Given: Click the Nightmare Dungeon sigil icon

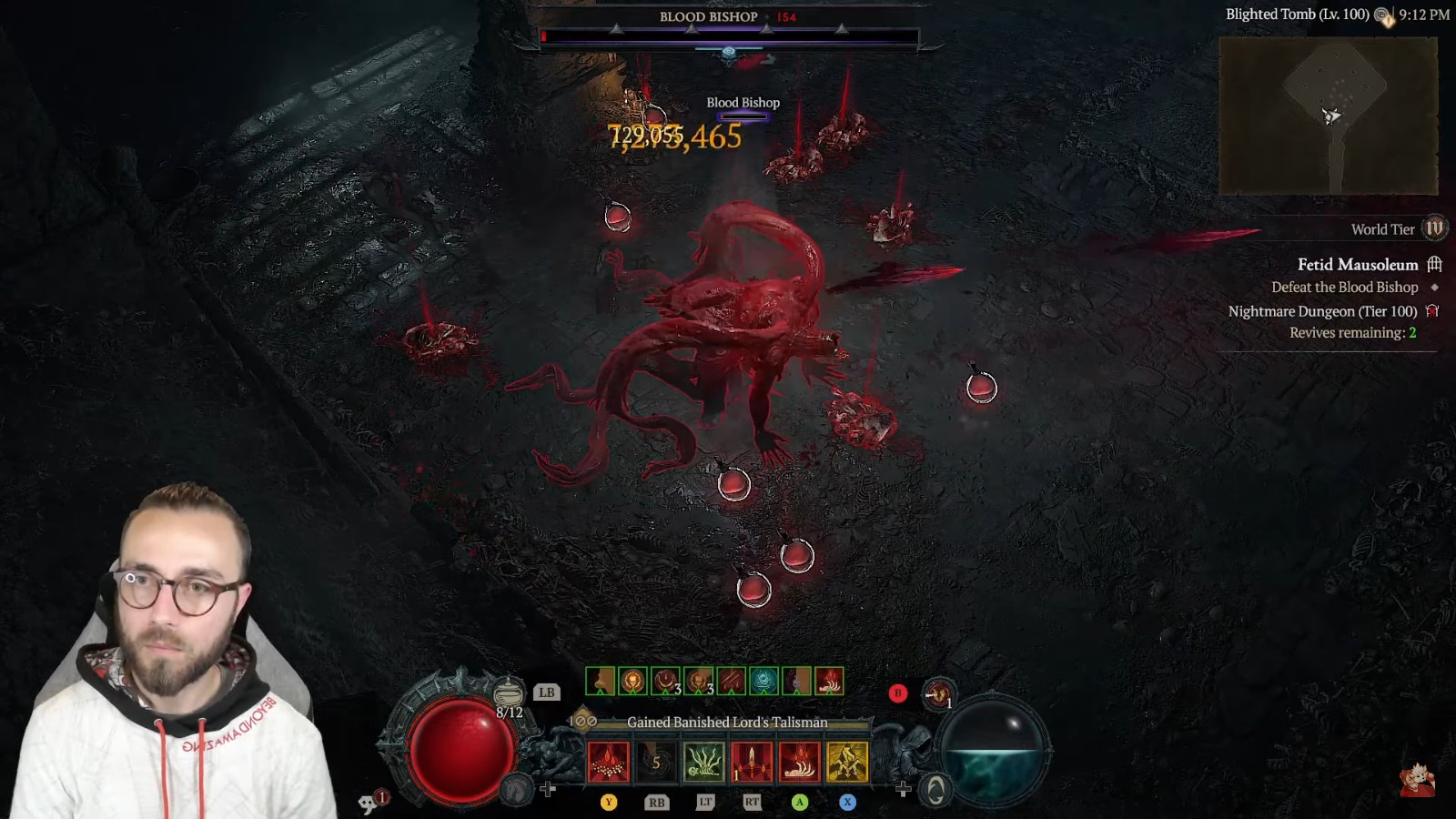Looking at the screenshot, I should coord(1432,311).
